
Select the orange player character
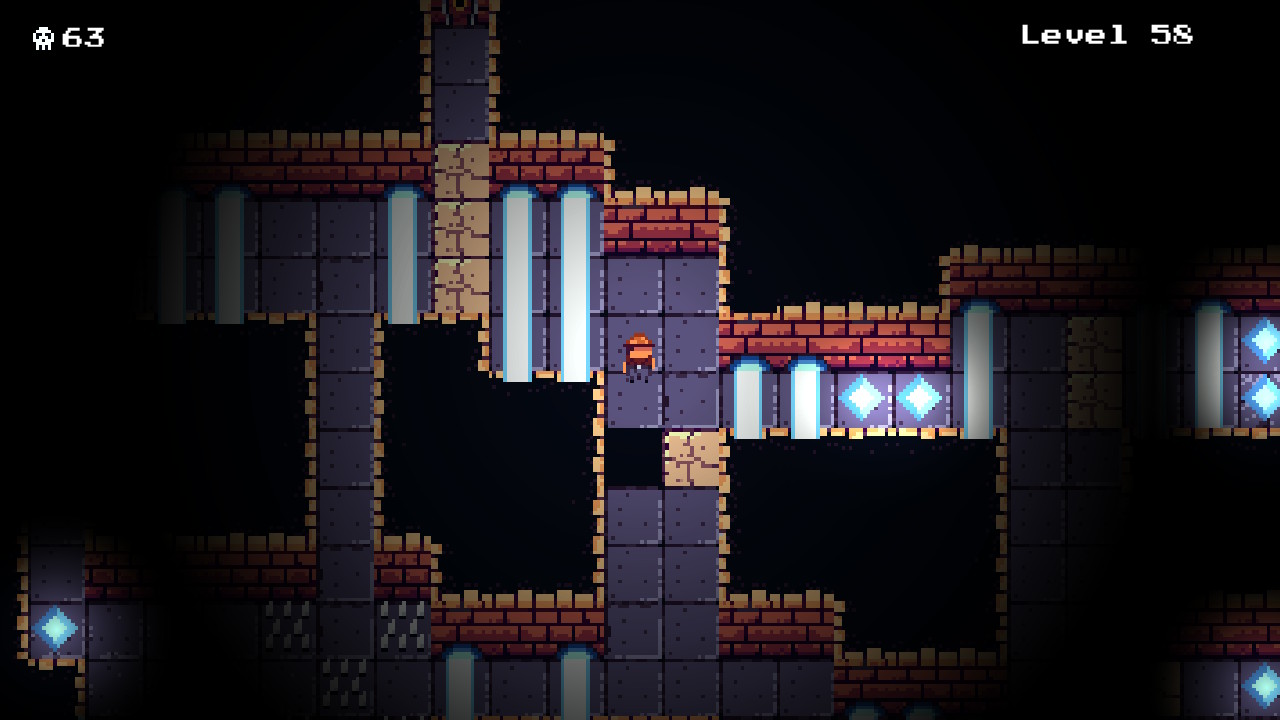click(x=637, y=355)
